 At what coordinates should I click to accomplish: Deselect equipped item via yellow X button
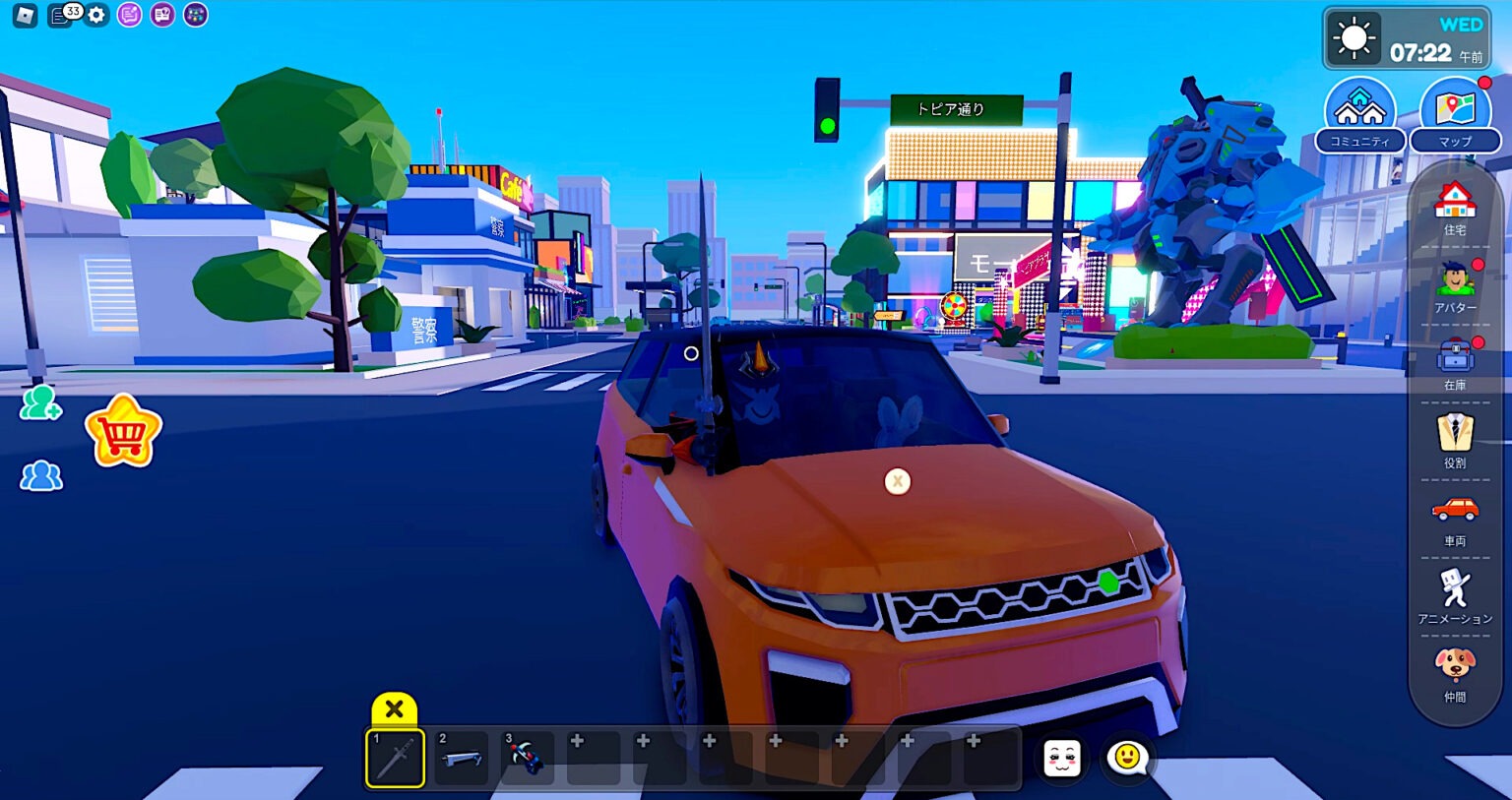394,708
